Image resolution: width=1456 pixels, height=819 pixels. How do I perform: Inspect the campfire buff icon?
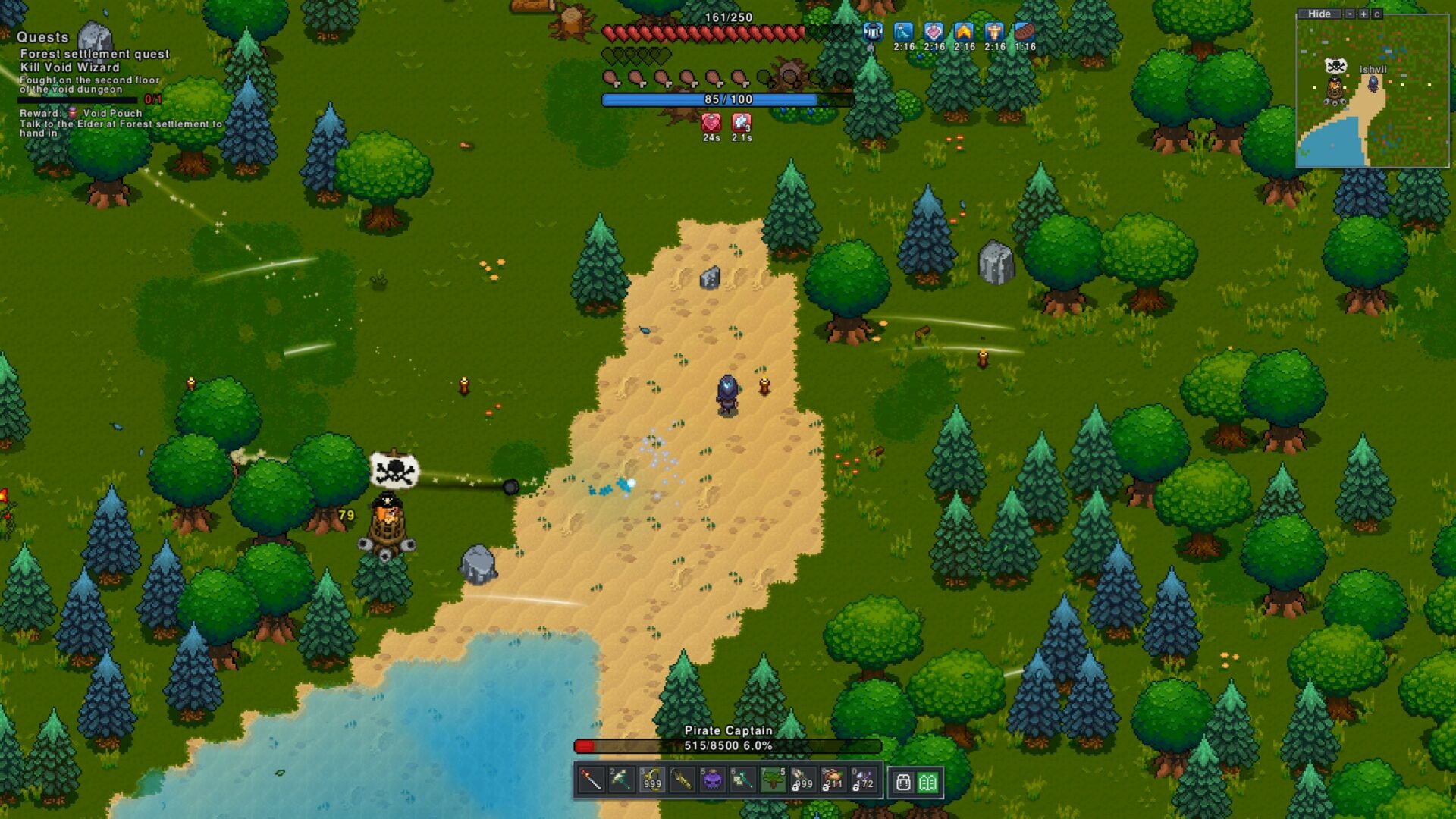(x=964, y=32)
